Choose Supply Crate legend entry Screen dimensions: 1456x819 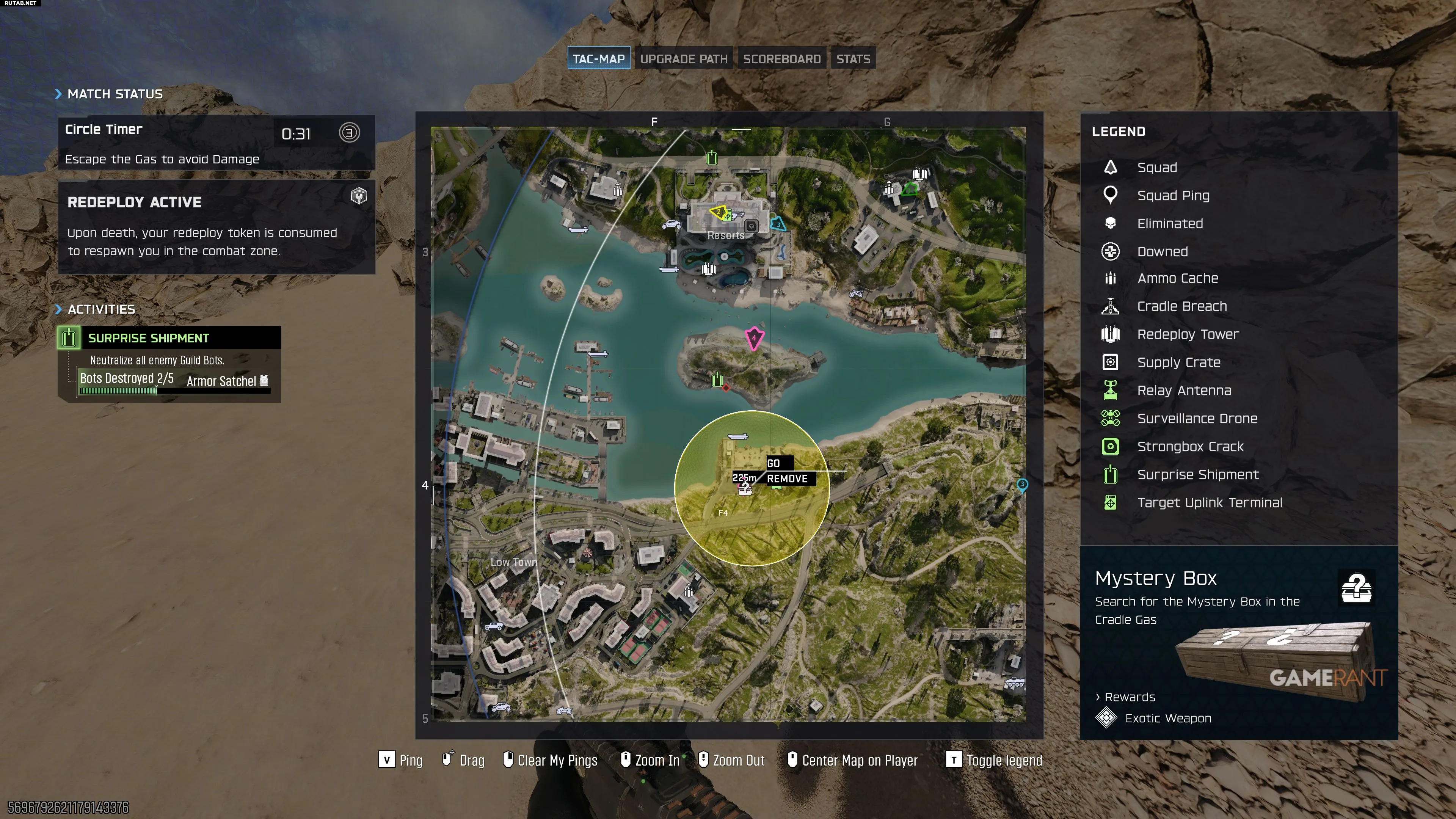1178,362
